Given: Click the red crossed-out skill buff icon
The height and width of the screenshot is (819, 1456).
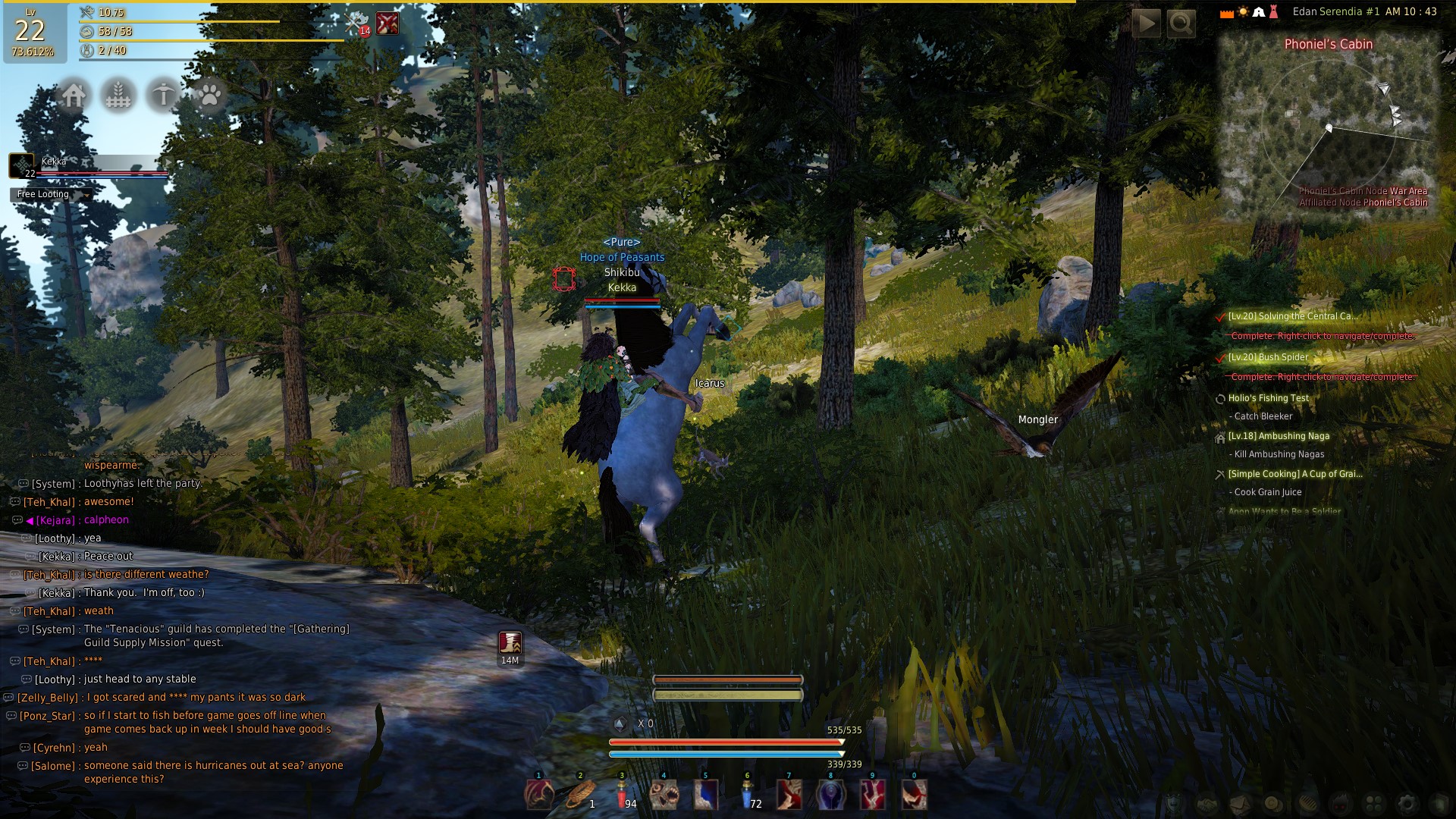Looking at the screenshot, I should 388,24.
